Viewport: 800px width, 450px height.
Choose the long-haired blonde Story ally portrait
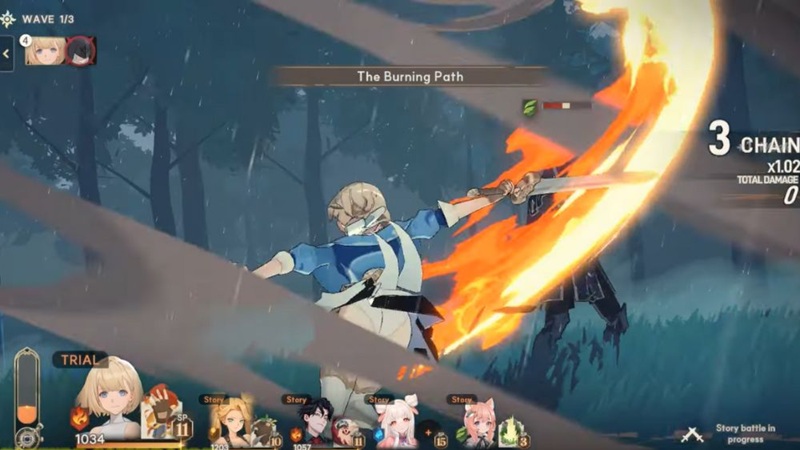coord(230,423)
